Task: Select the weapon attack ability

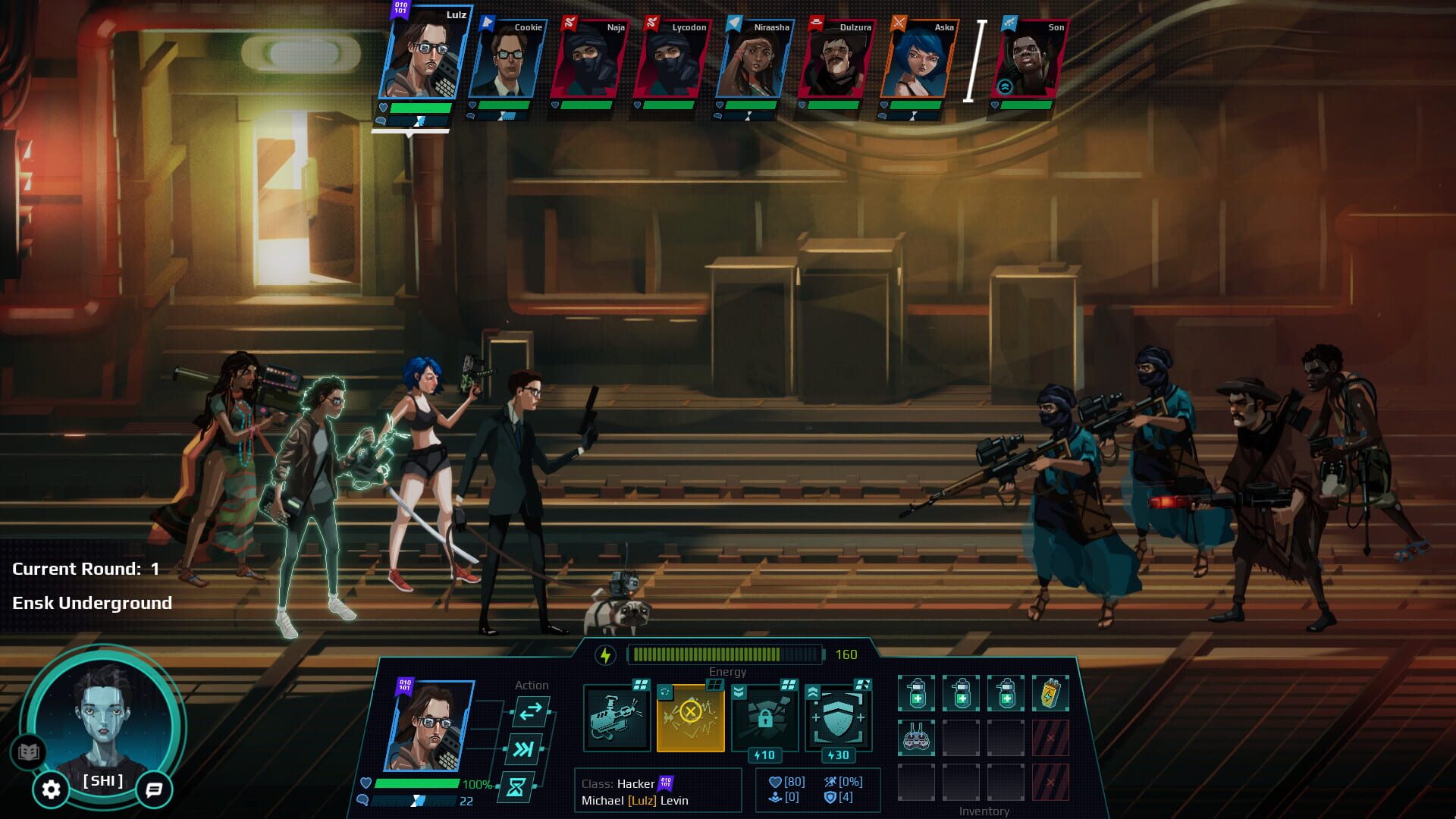Action: point(618,716)
